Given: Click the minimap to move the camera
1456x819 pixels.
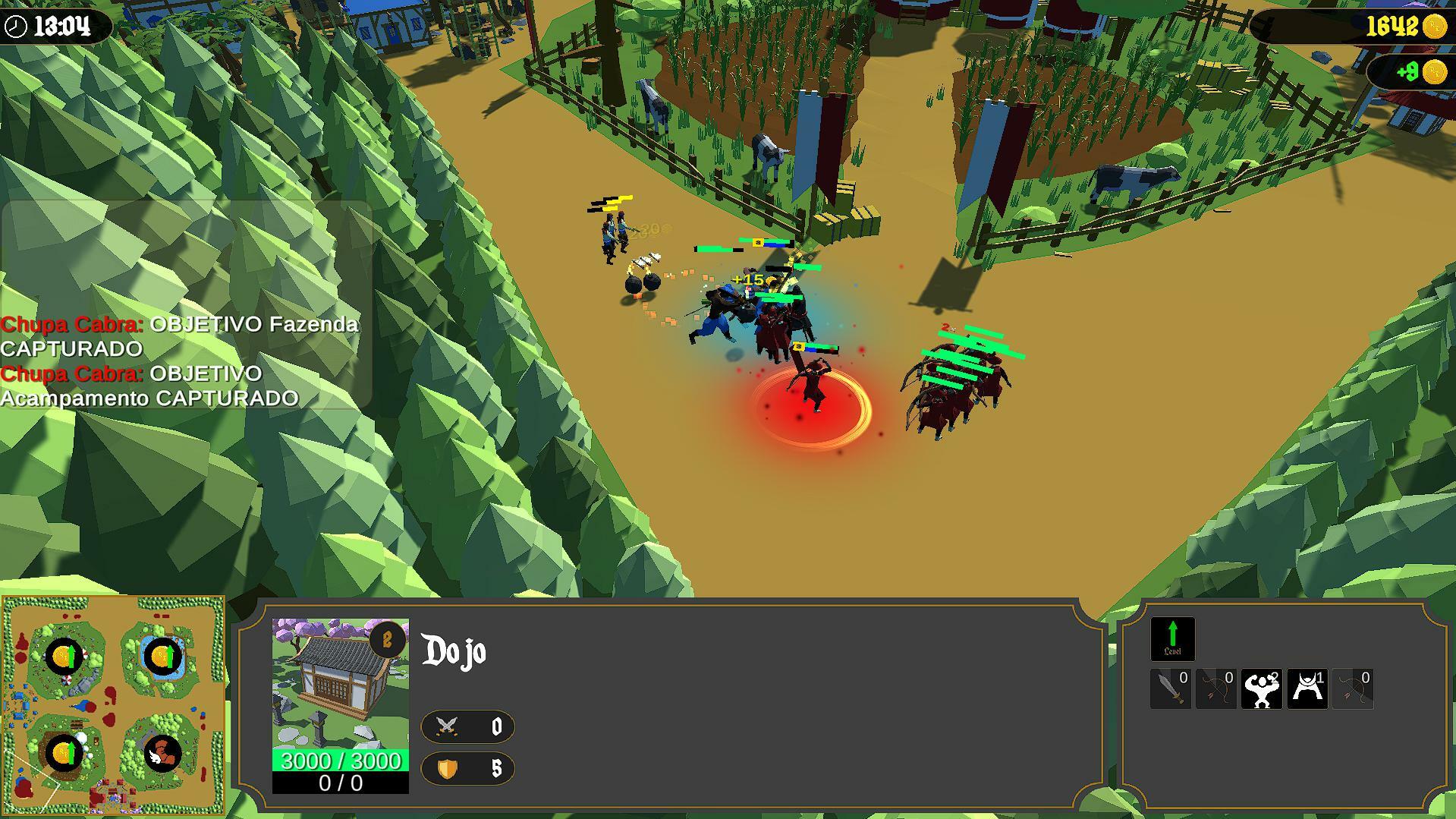Looking at the screenshot, I should point(114,704).
